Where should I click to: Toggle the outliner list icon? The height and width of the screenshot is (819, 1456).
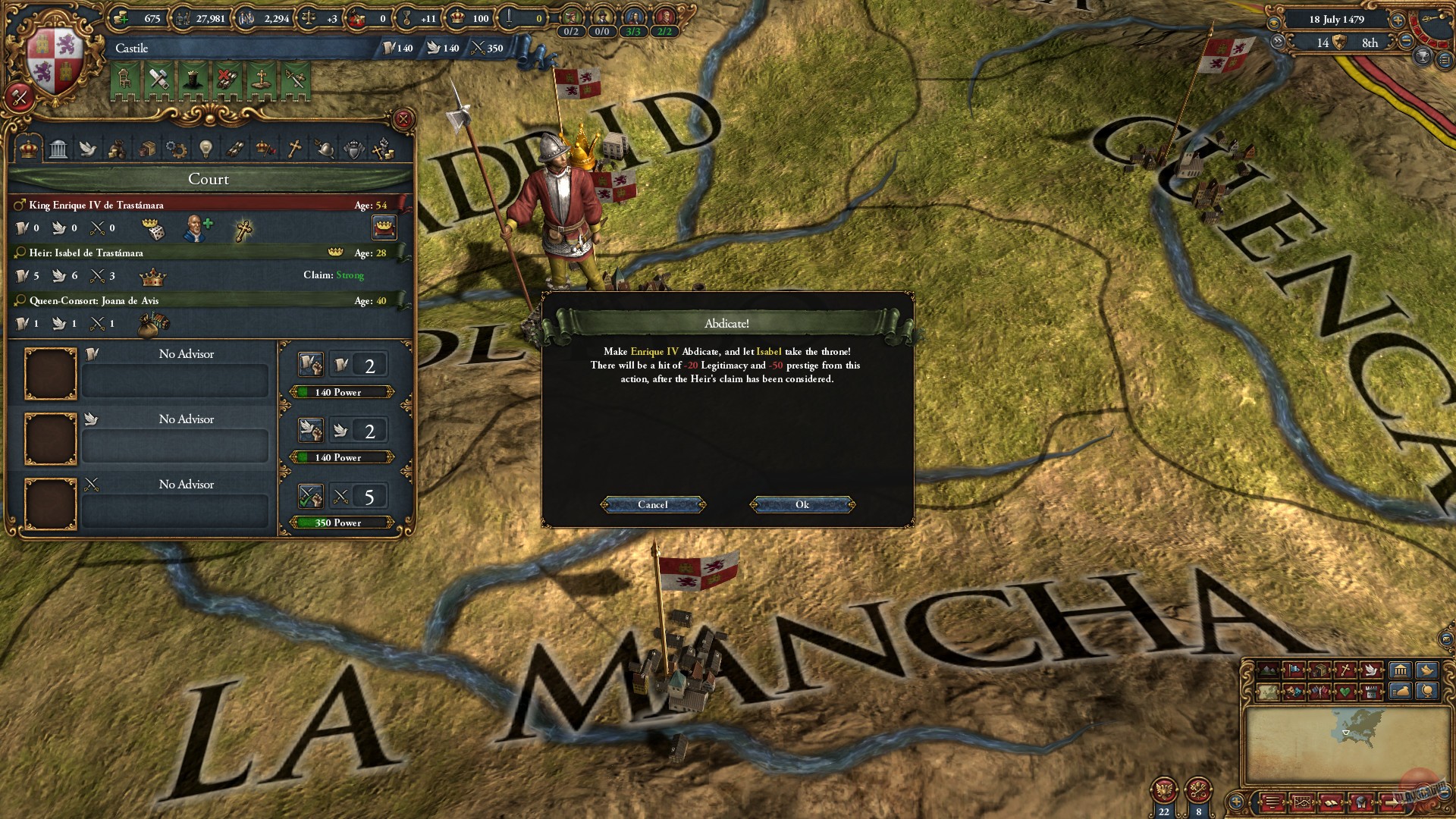coord(1446,60)
